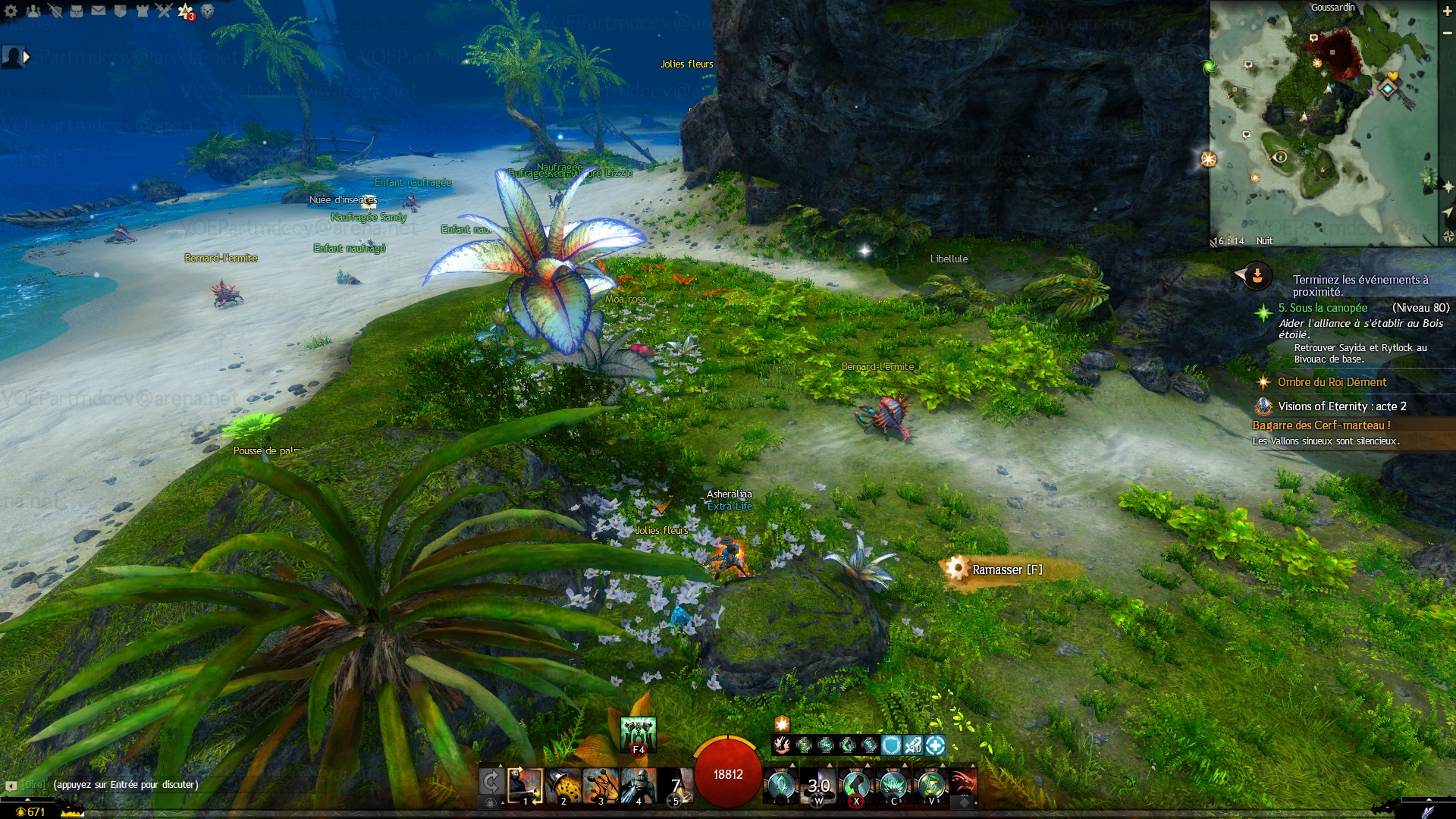Open the inventory bag icon
Image resolution: width=1456 pixels, height=819 pixels.
[x=77, y=11]
